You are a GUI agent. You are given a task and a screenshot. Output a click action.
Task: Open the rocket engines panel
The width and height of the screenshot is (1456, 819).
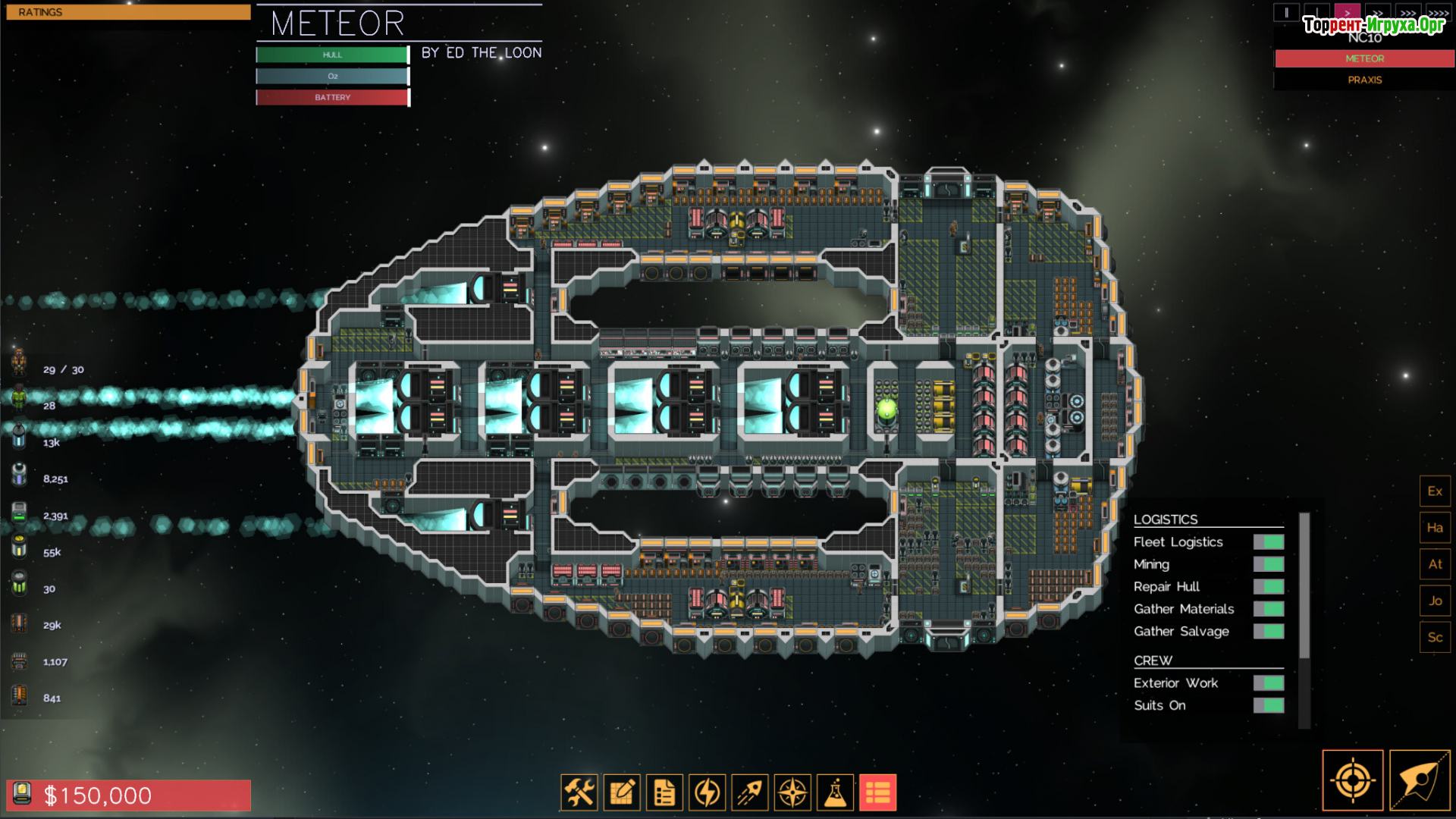pyautogui.click(x=750, y=793)
